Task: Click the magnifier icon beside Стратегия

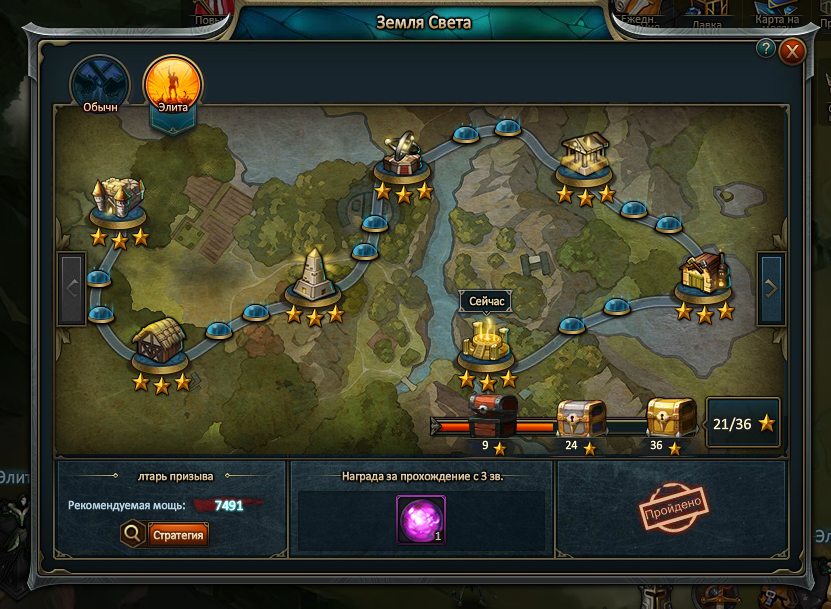Action: coord(131,535)
